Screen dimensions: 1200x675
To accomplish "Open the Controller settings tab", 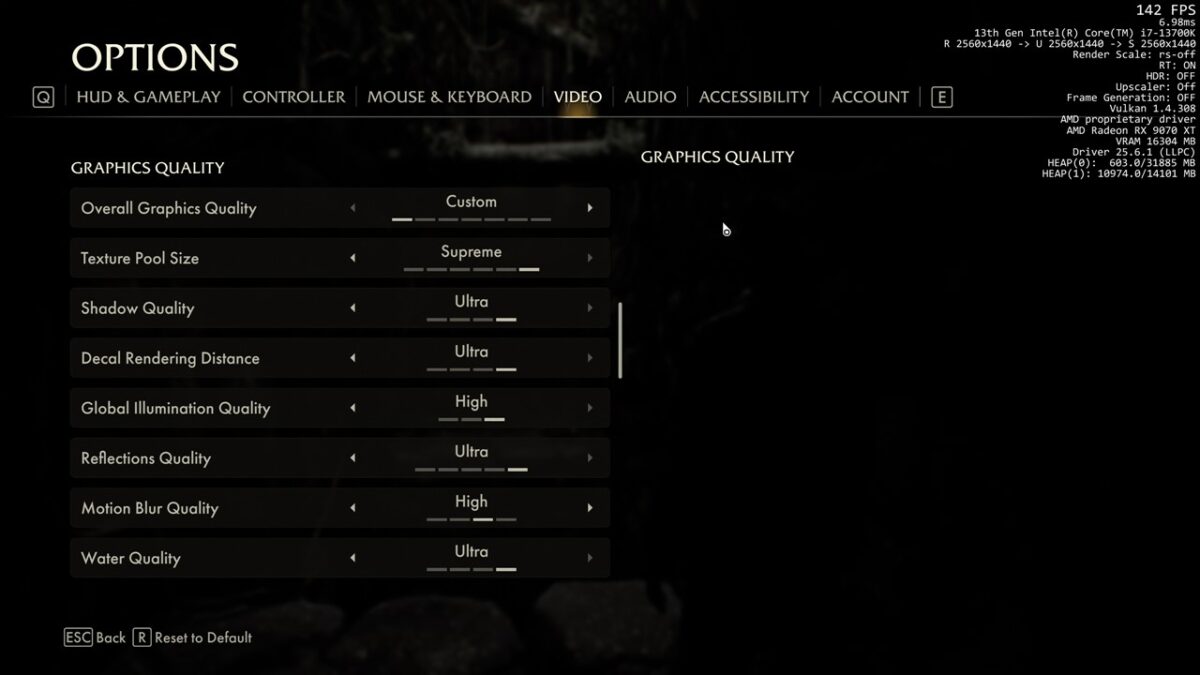I will [293, 97].
